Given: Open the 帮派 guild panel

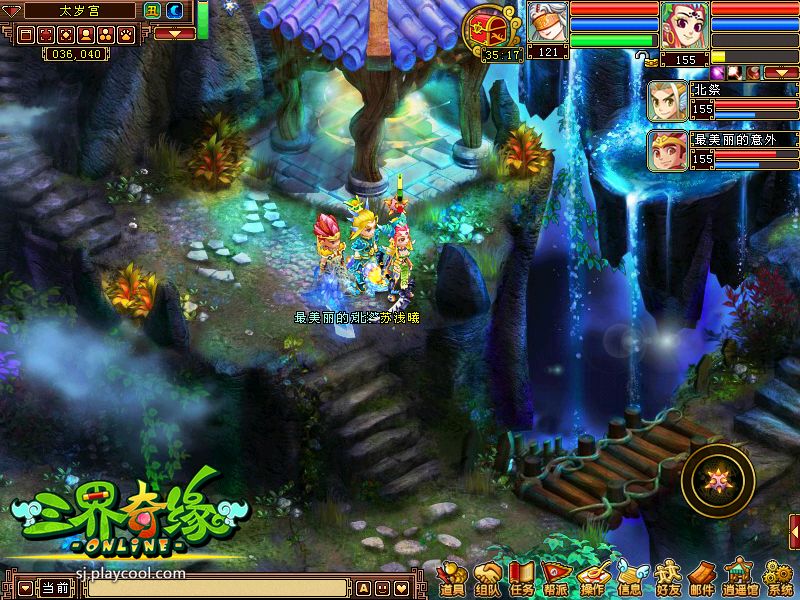Looking at the screenshot, I should [557, 579].
